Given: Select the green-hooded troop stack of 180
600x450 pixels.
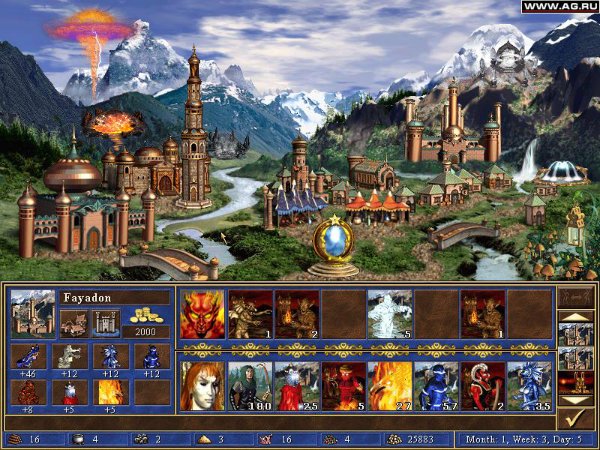Looking at the screenshot, I should click(249, 386).
